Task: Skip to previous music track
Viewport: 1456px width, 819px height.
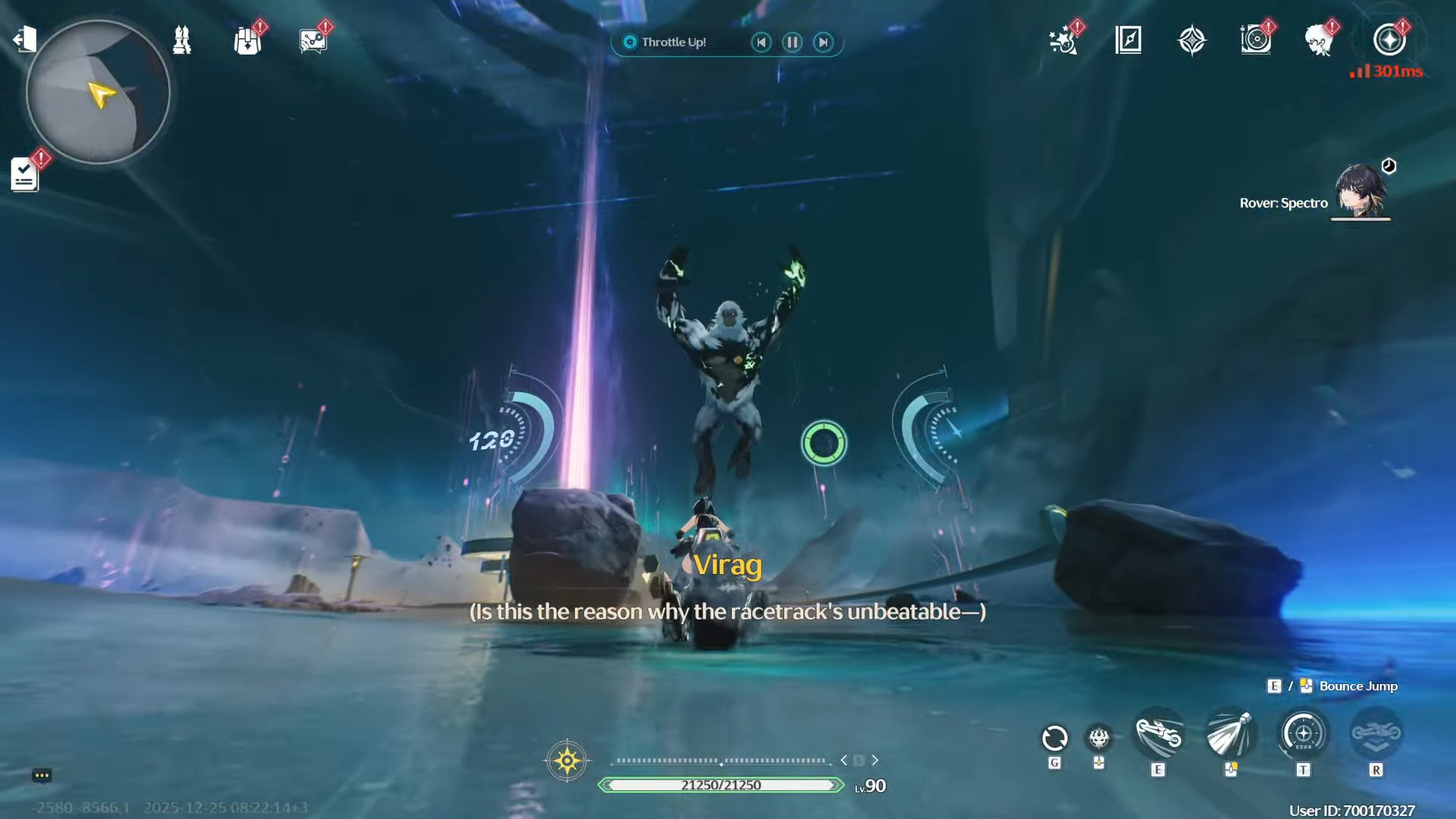Action: pyautogui.click(x=761, y=42)
